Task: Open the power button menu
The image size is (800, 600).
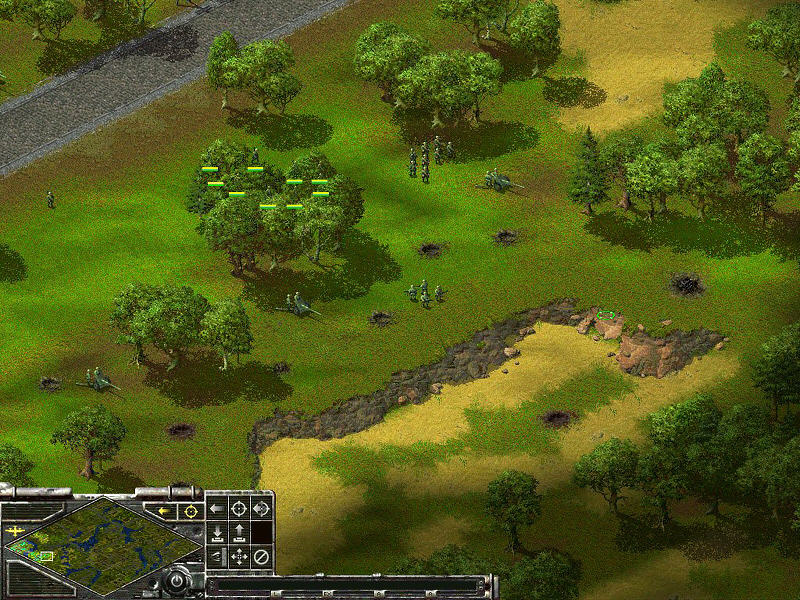Action: click(x=176, y=579)
